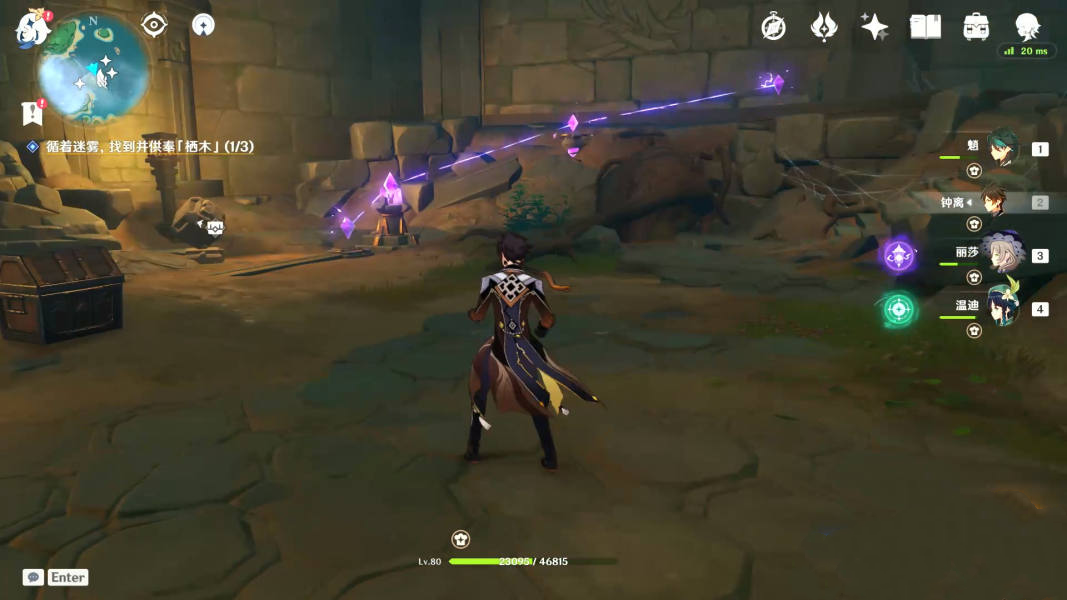Open the inventory backpack
This screenshot has width=1067, height=600.
[976, 27]
